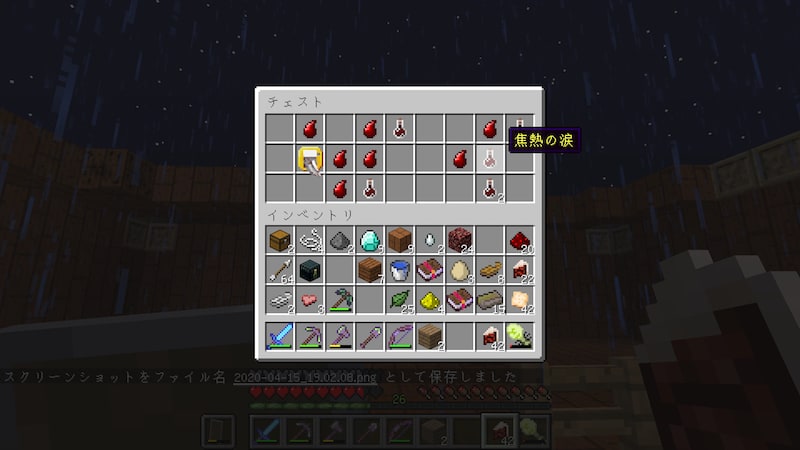The height and width of the screenshot is (450, 800).
Task: Select the gunpowder in the inventory
Action: [x=340, y=240]
